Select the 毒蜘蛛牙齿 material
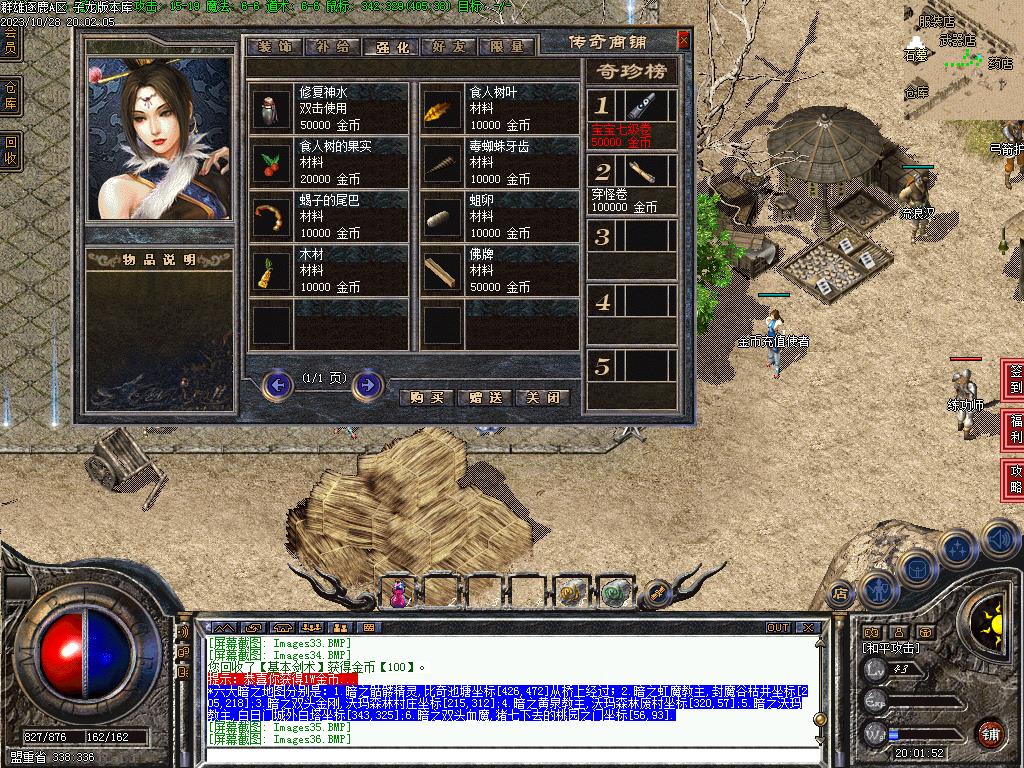This screenshot has width=1024, height=768. click(x=500, y=162)
